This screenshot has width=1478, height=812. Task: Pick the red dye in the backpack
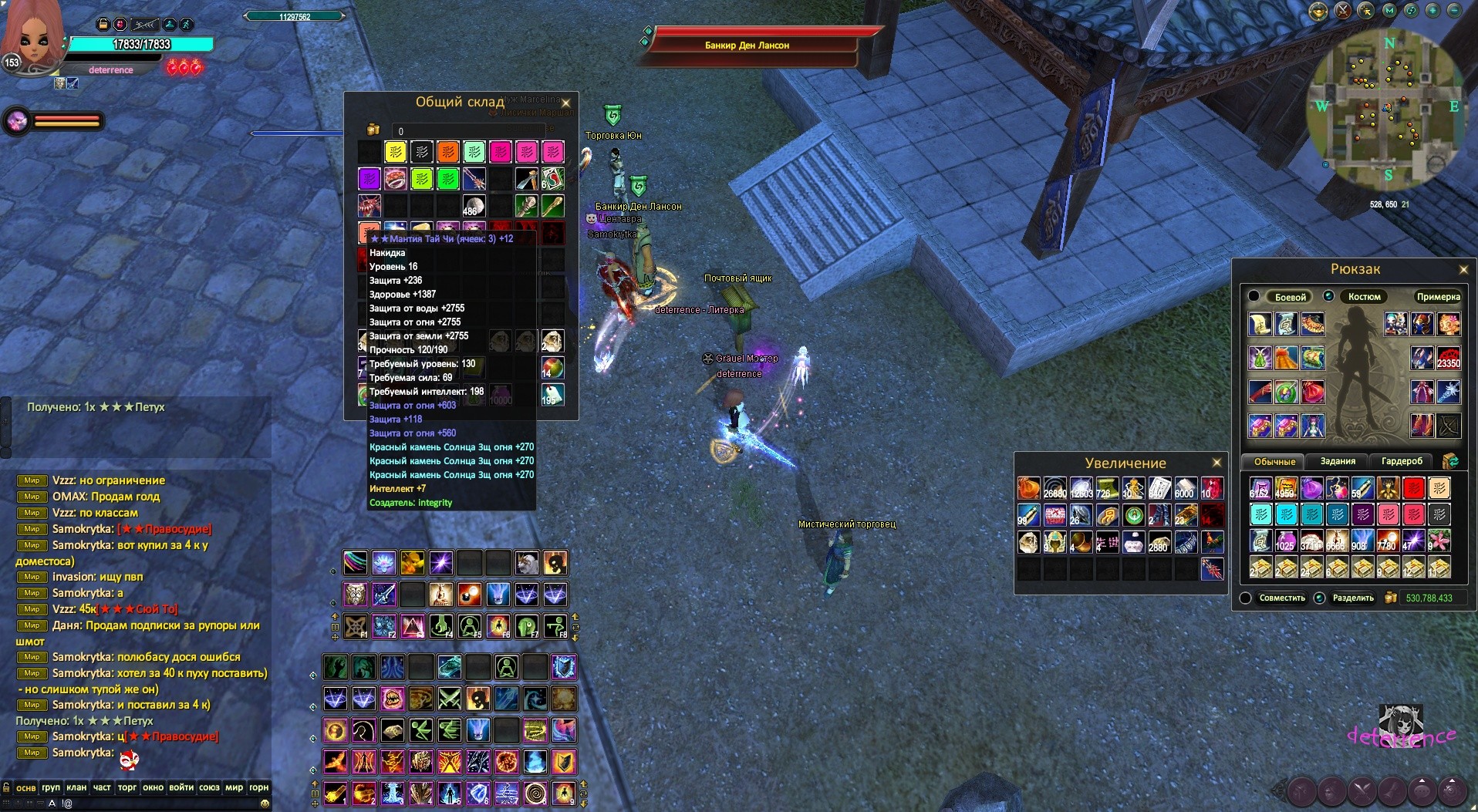(x=1413, y=488)
